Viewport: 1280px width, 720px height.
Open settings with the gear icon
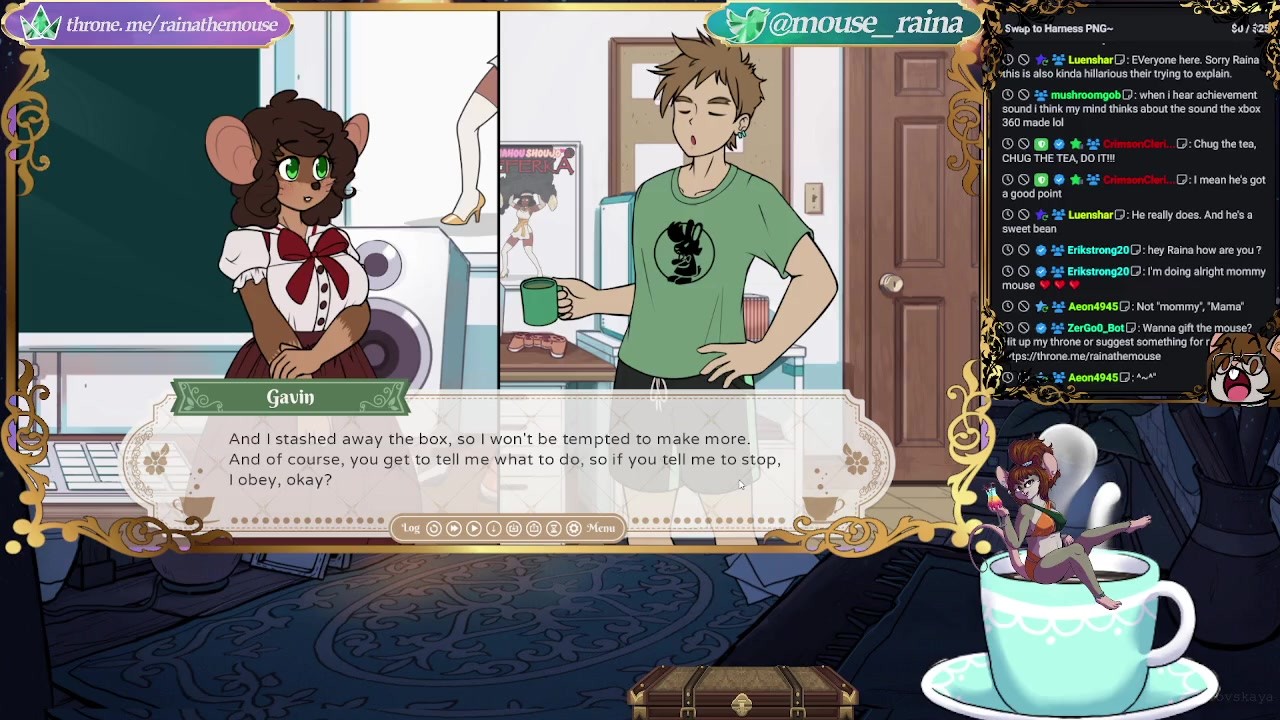pos(574,528)
